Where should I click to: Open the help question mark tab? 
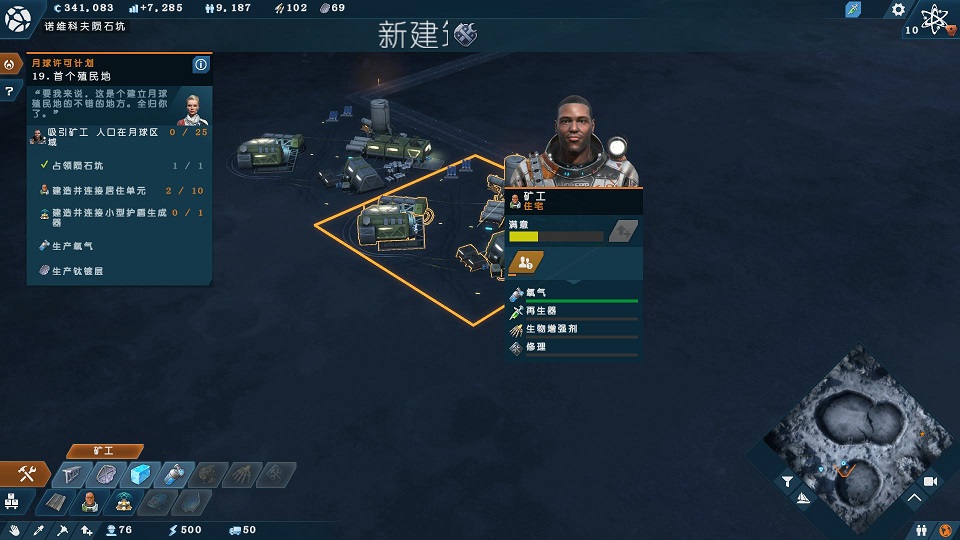9,90
